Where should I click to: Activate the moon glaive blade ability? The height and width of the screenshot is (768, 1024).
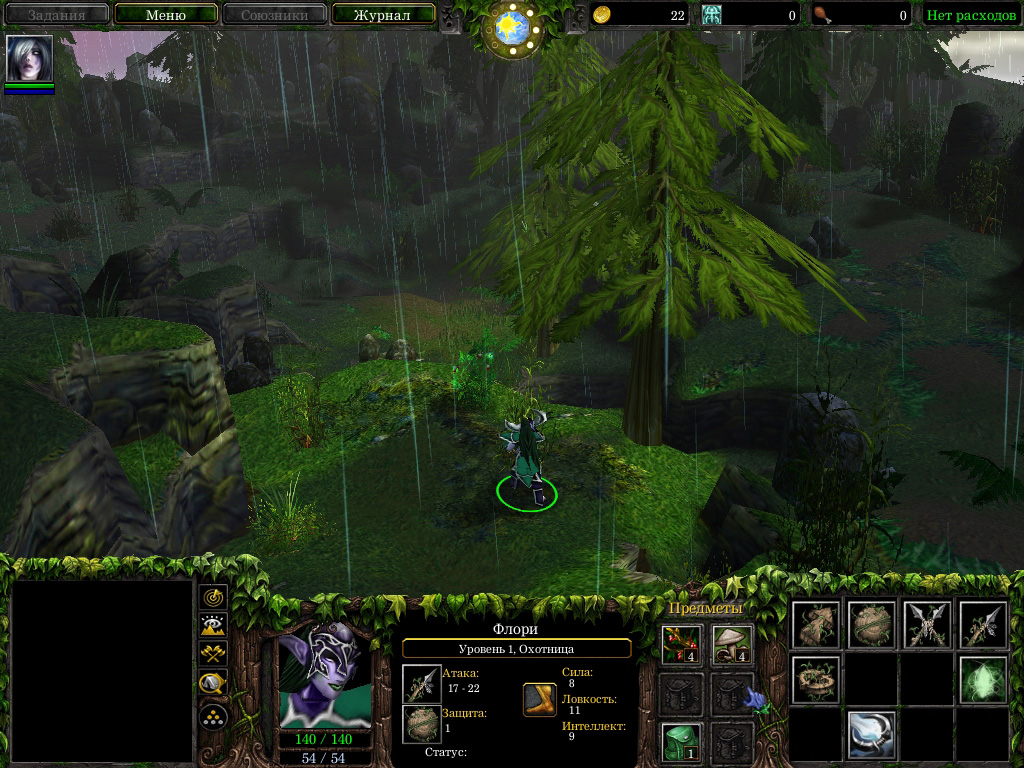pos(871,735)
